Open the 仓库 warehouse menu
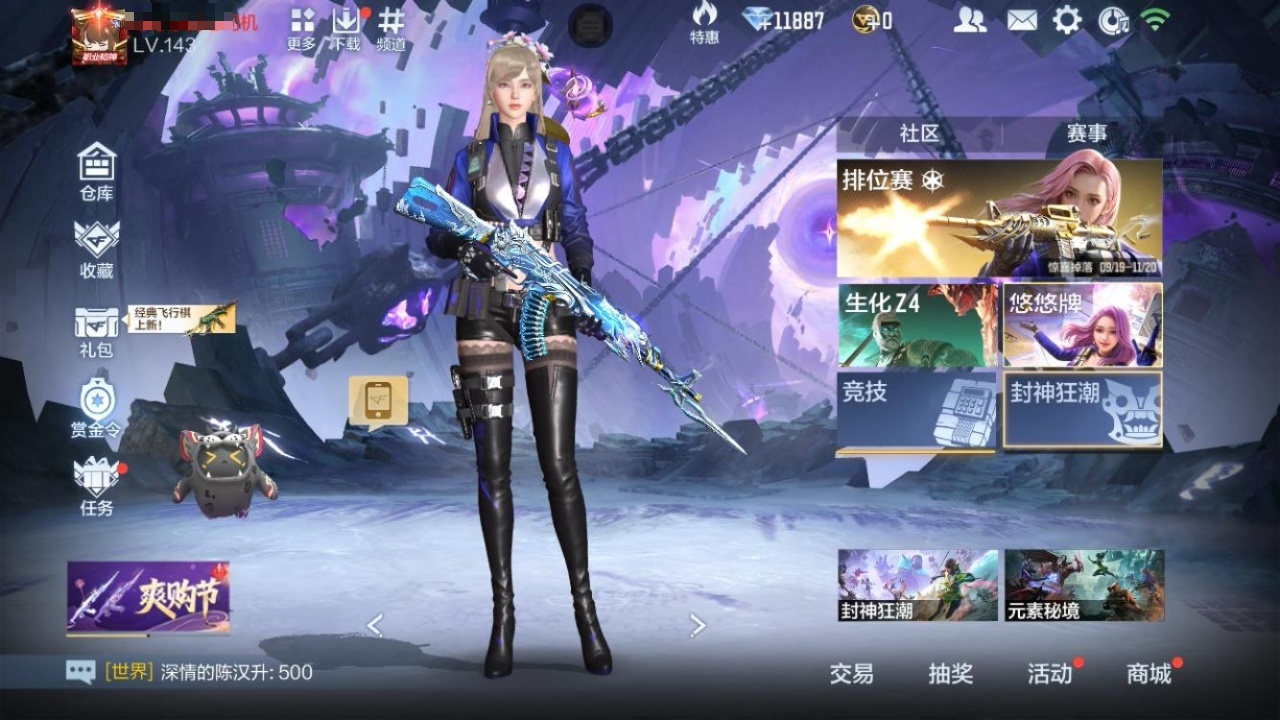This screenshot has height=720, width=1280. click(97, 171)
